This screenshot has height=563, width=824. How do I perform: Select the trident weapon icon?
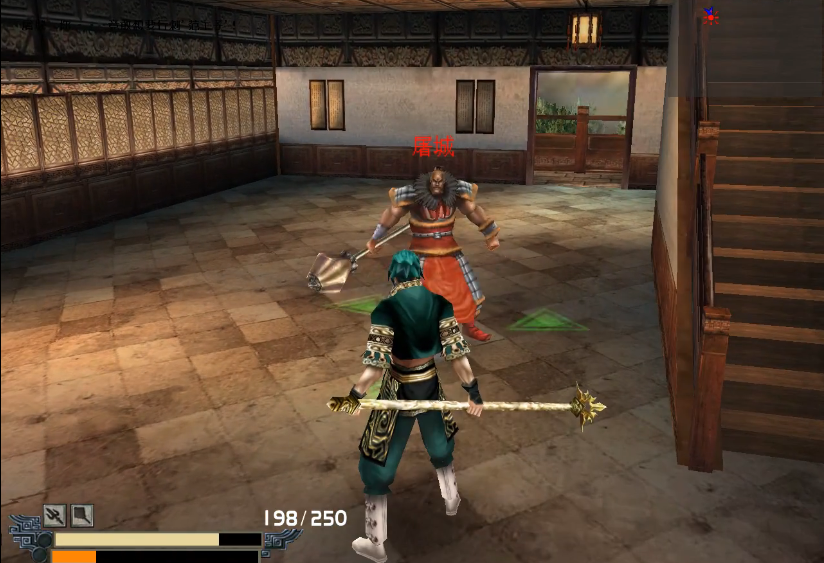[55, 516]
